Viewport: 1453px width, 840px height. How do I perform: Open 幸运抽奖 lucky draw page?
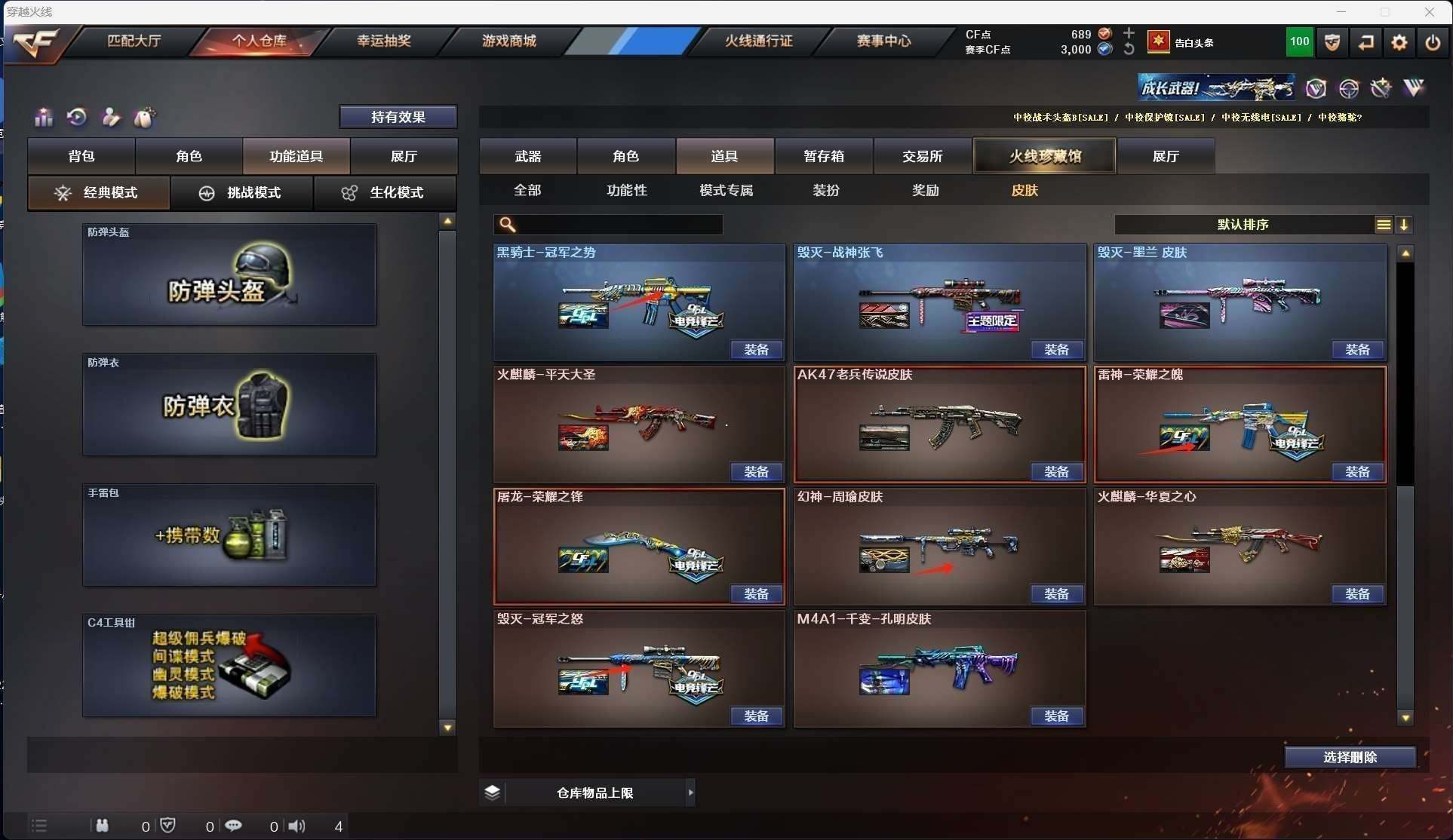click(x=384, y=41)
